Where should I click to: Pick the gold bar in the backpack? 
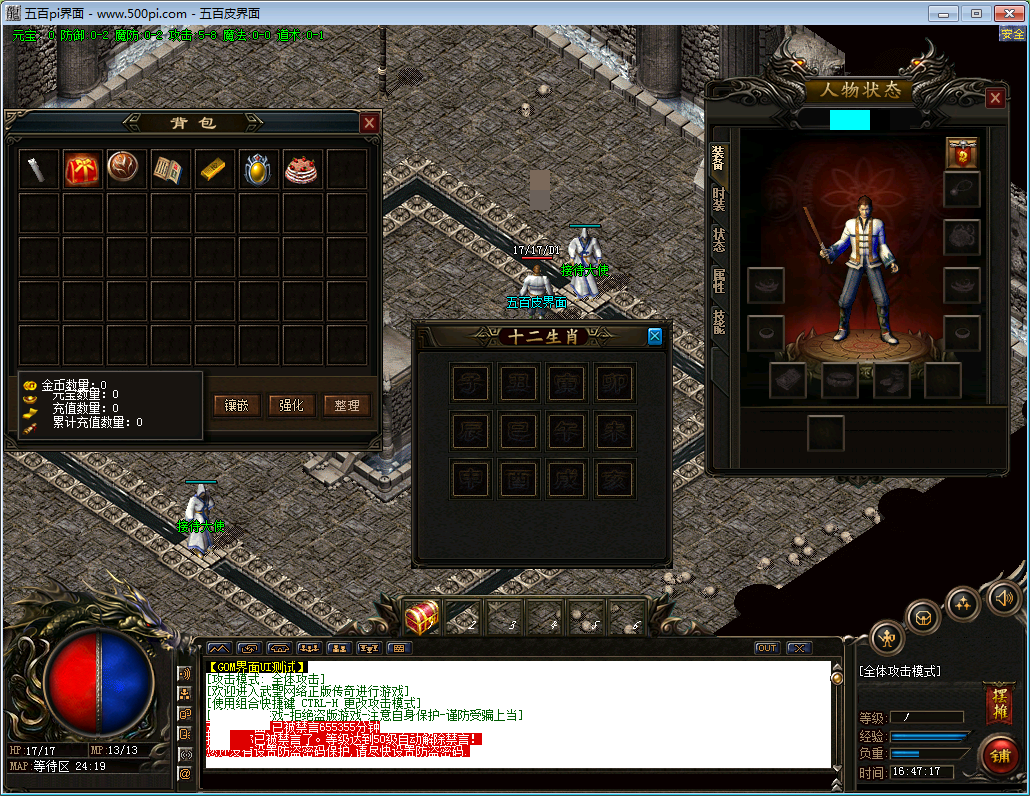(x=214, y=169)
